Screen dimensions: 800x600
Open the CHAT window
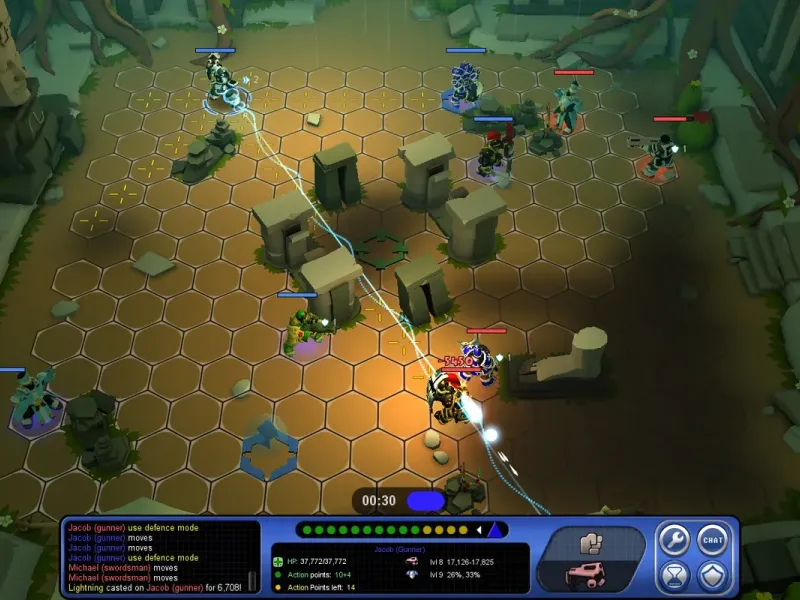coord(712,540)
